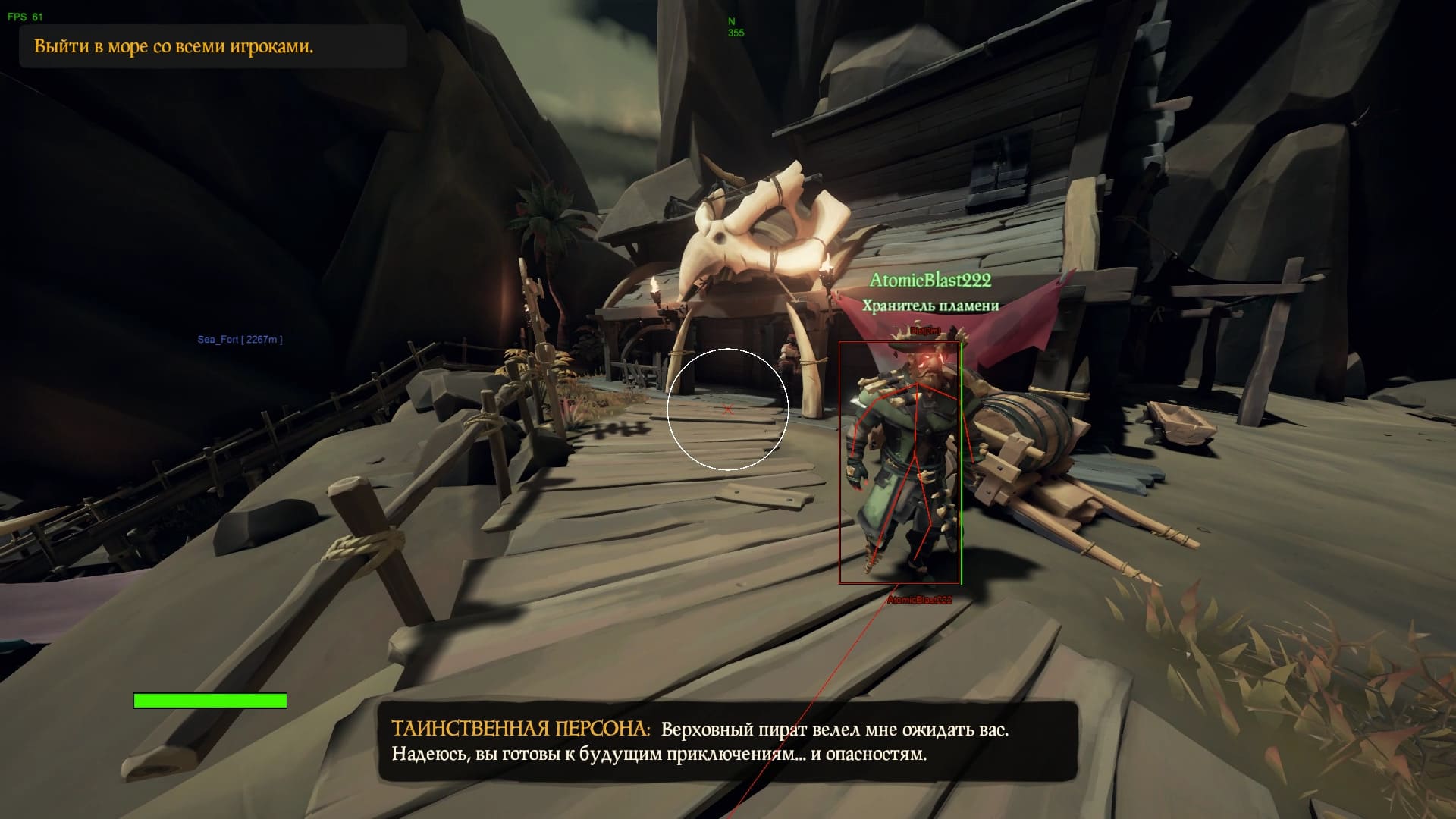Click the set-sail objective banner
The height and width of the screenshot is (819, 1456).
tap(212, 47)
